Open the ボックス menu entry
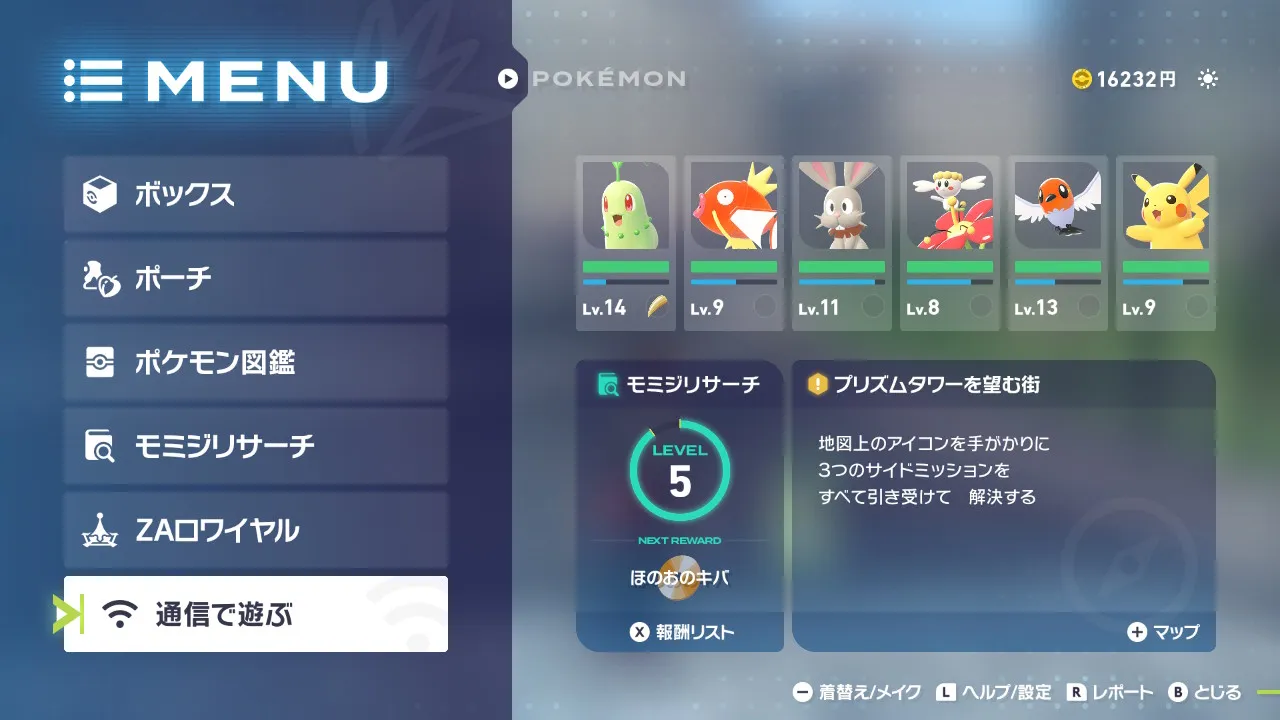 (256, 194)
